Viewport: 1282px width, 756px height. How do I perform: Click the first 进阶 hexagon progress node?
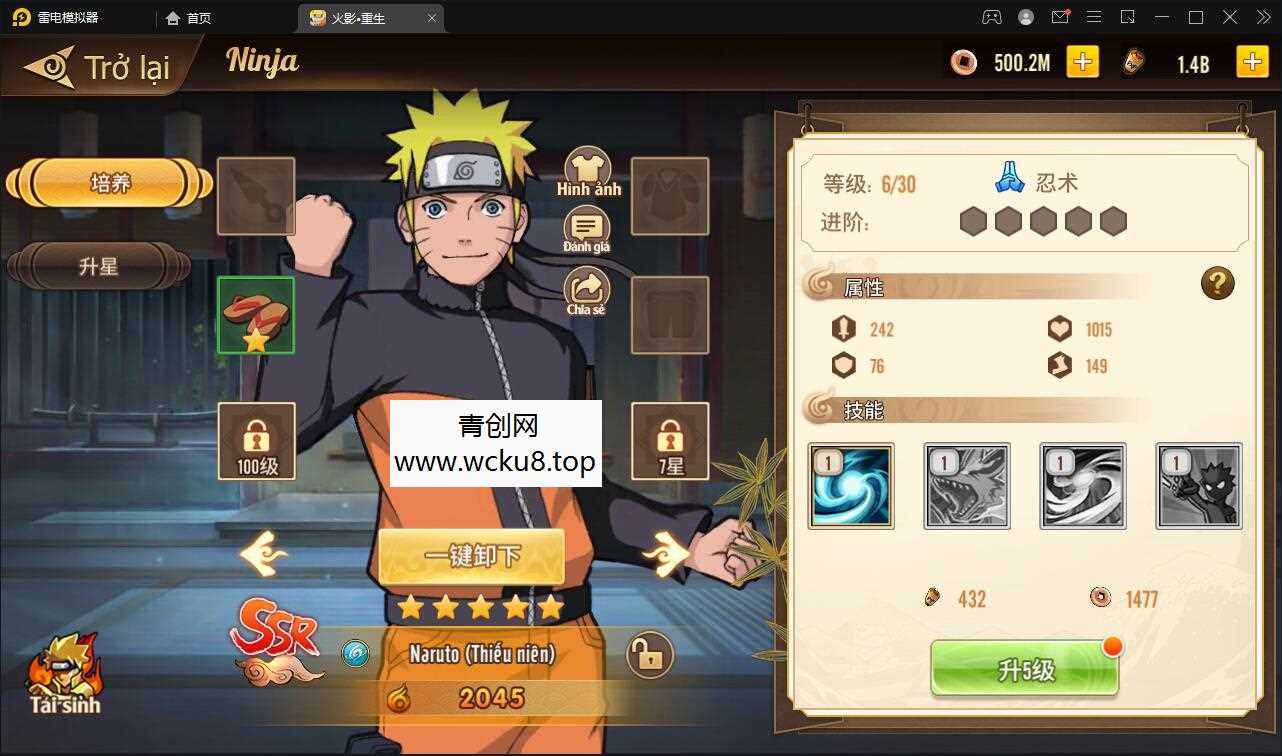point(972,221)
